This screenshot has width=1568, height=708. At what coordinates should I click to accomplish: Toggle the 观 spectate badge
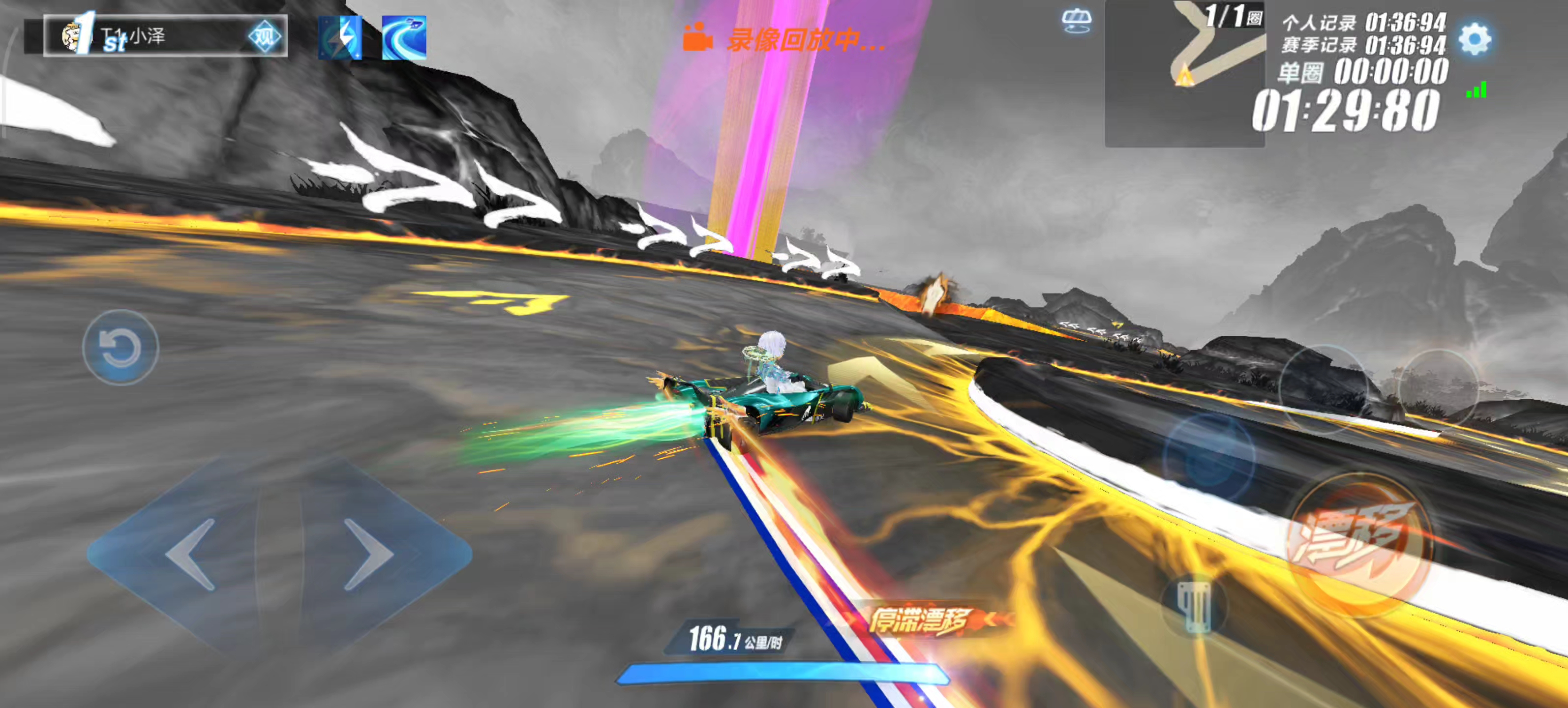point(265,37)
